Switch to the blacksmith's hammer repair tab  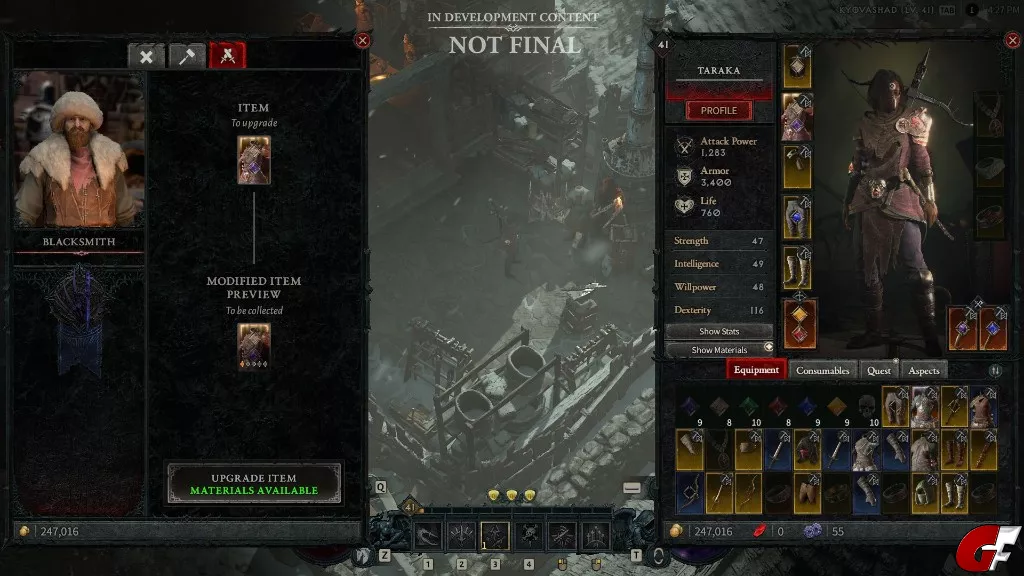[x=186, y=56]
